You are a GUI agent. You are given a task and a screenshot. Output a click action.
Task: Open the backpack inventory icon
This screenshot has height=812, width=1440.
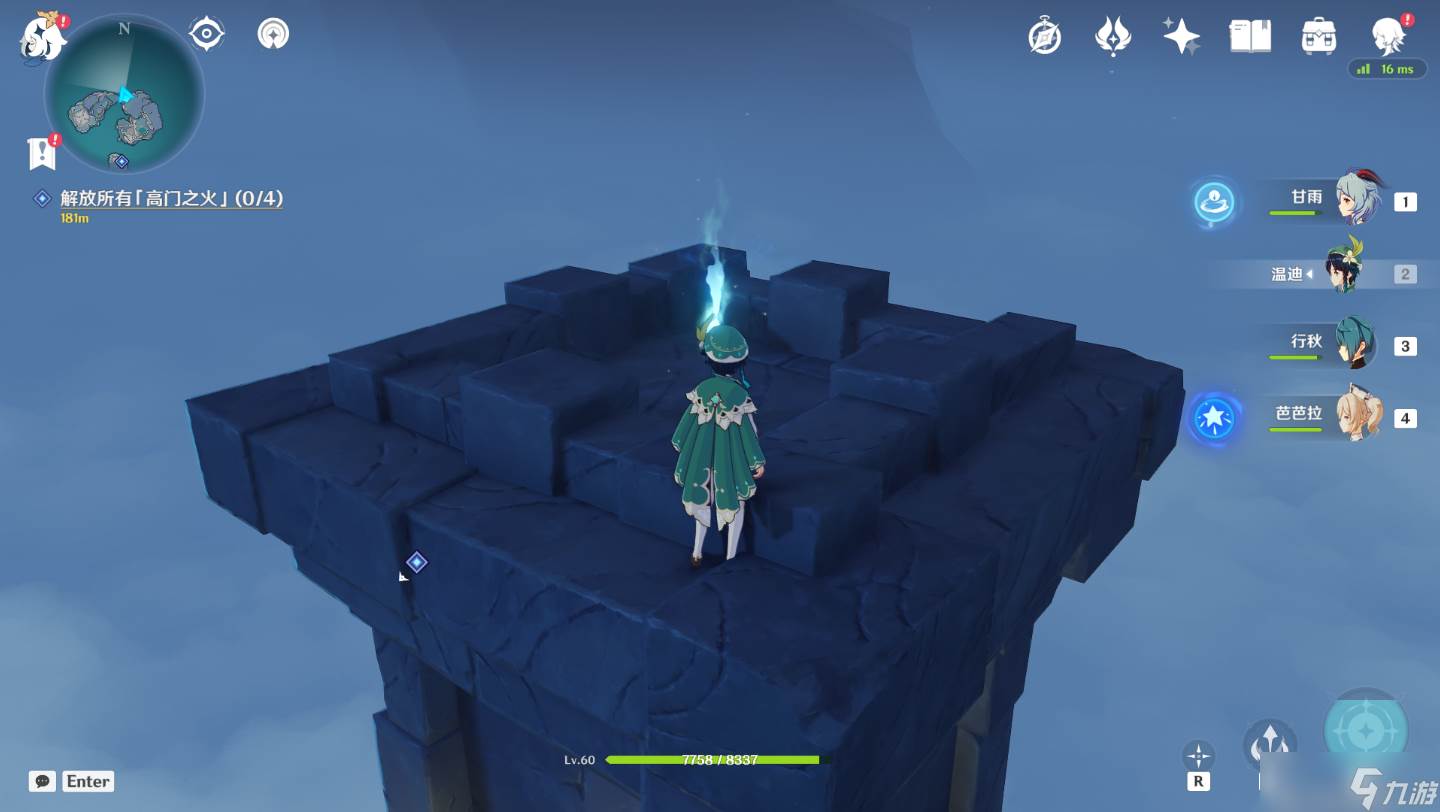click(1319, 37)
